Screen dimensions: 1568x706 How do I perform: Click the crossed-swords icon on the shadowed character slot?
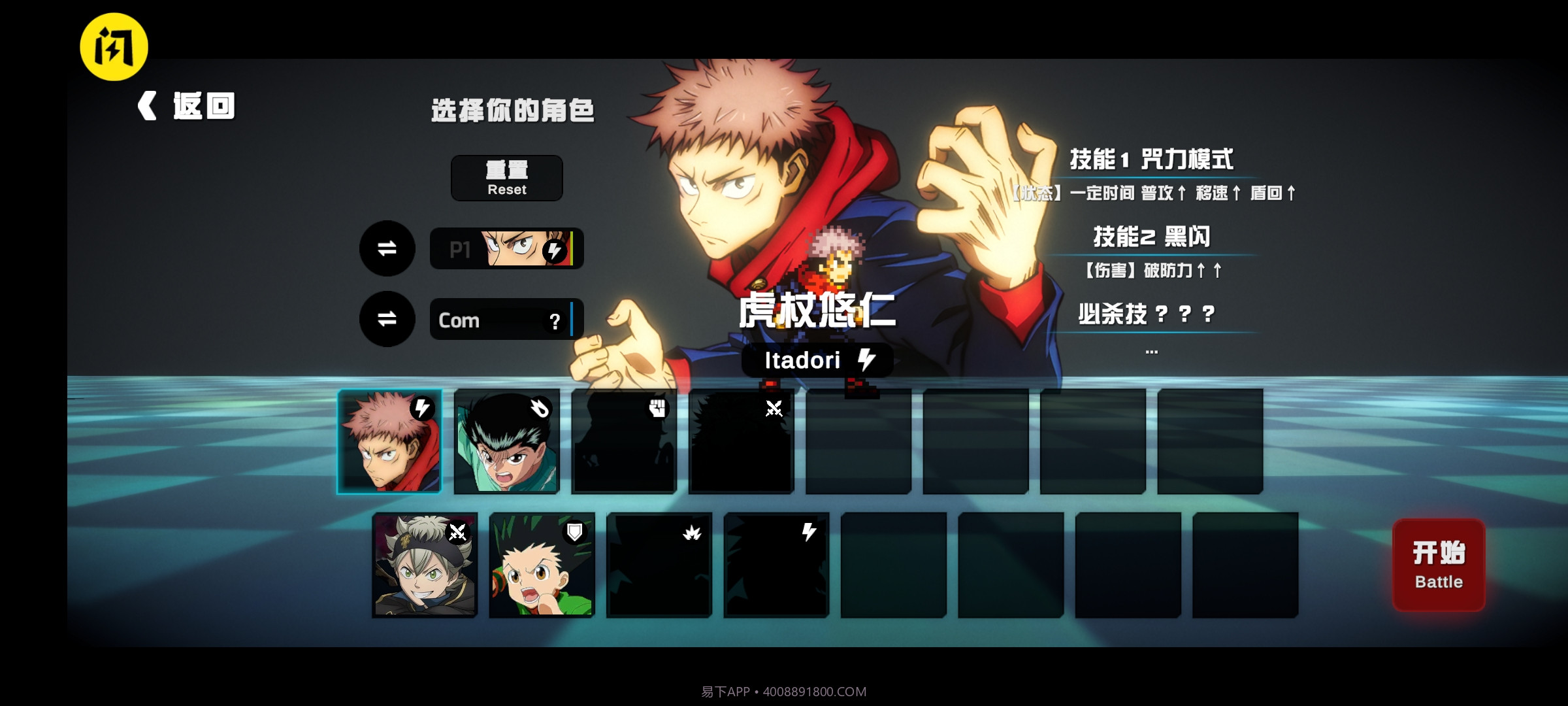point(774,409)
